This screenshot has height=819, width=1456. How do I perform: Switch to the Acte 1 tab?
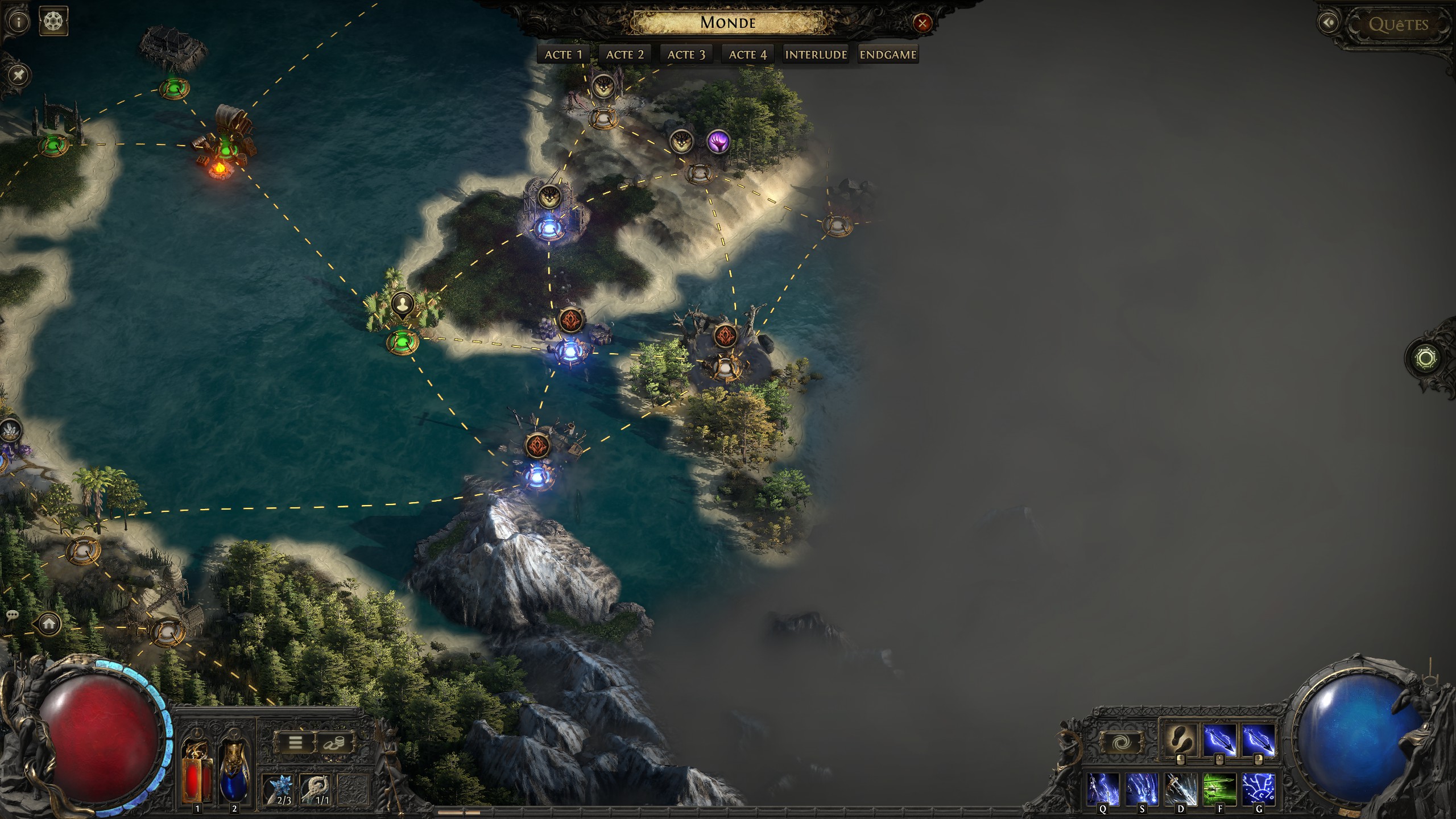point(563,55)
